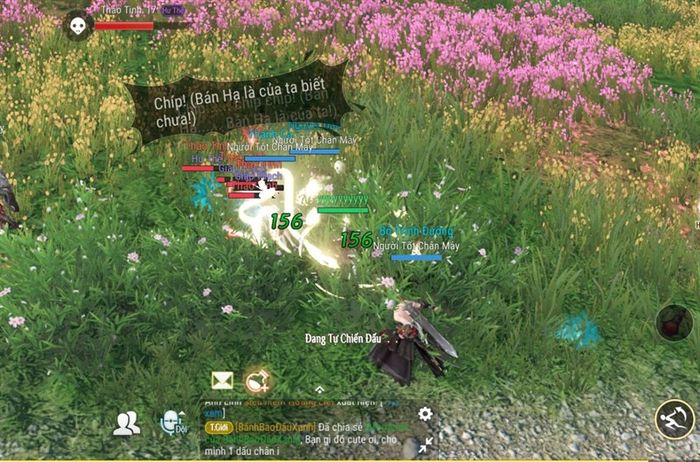Tap the team voice microphone icon
700x462 pixels.
pyautogui.click(x=172, y=423)
